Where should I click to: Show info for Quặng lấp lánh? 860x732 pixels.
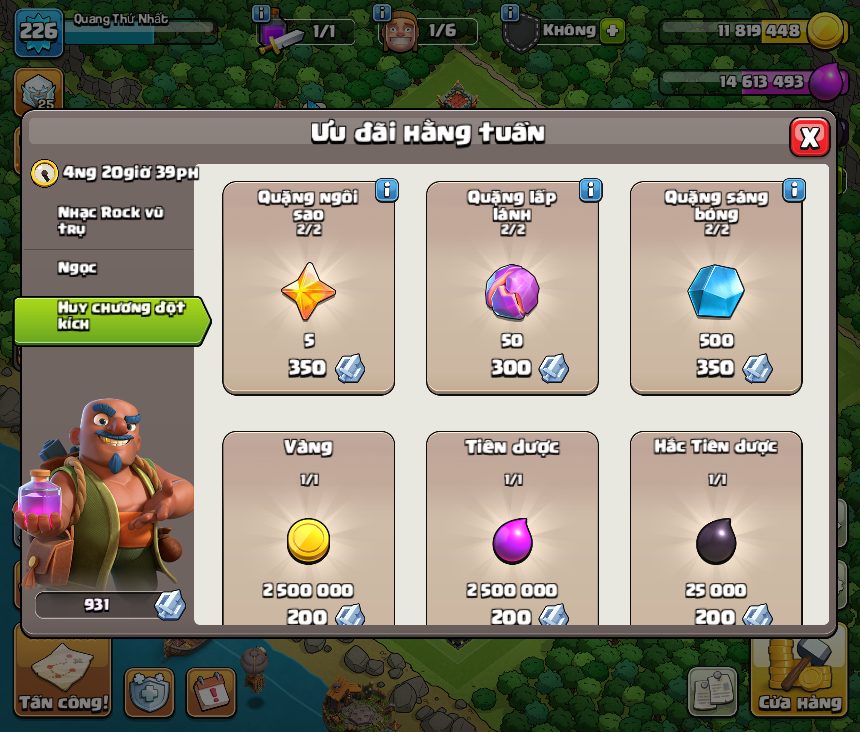click(x=590, y=190)
